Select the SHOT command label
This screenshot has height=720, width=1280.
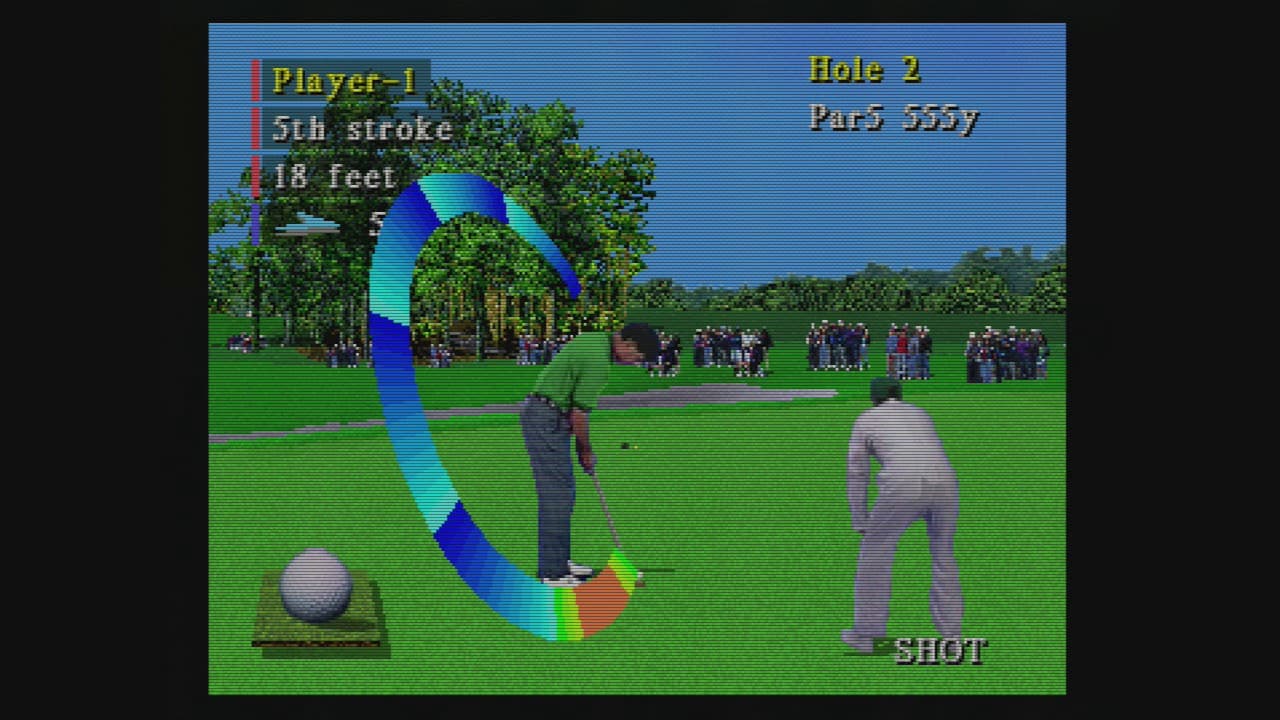[x=940, y=651]
